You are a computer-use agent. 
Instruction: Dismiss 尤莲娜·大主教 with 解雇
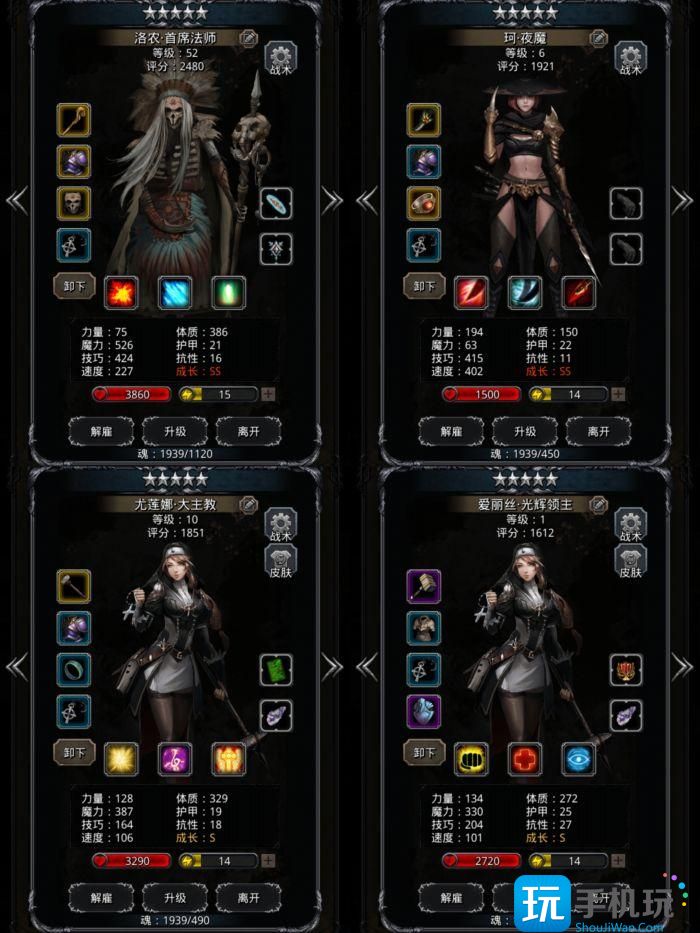click(x=101, y=897)
